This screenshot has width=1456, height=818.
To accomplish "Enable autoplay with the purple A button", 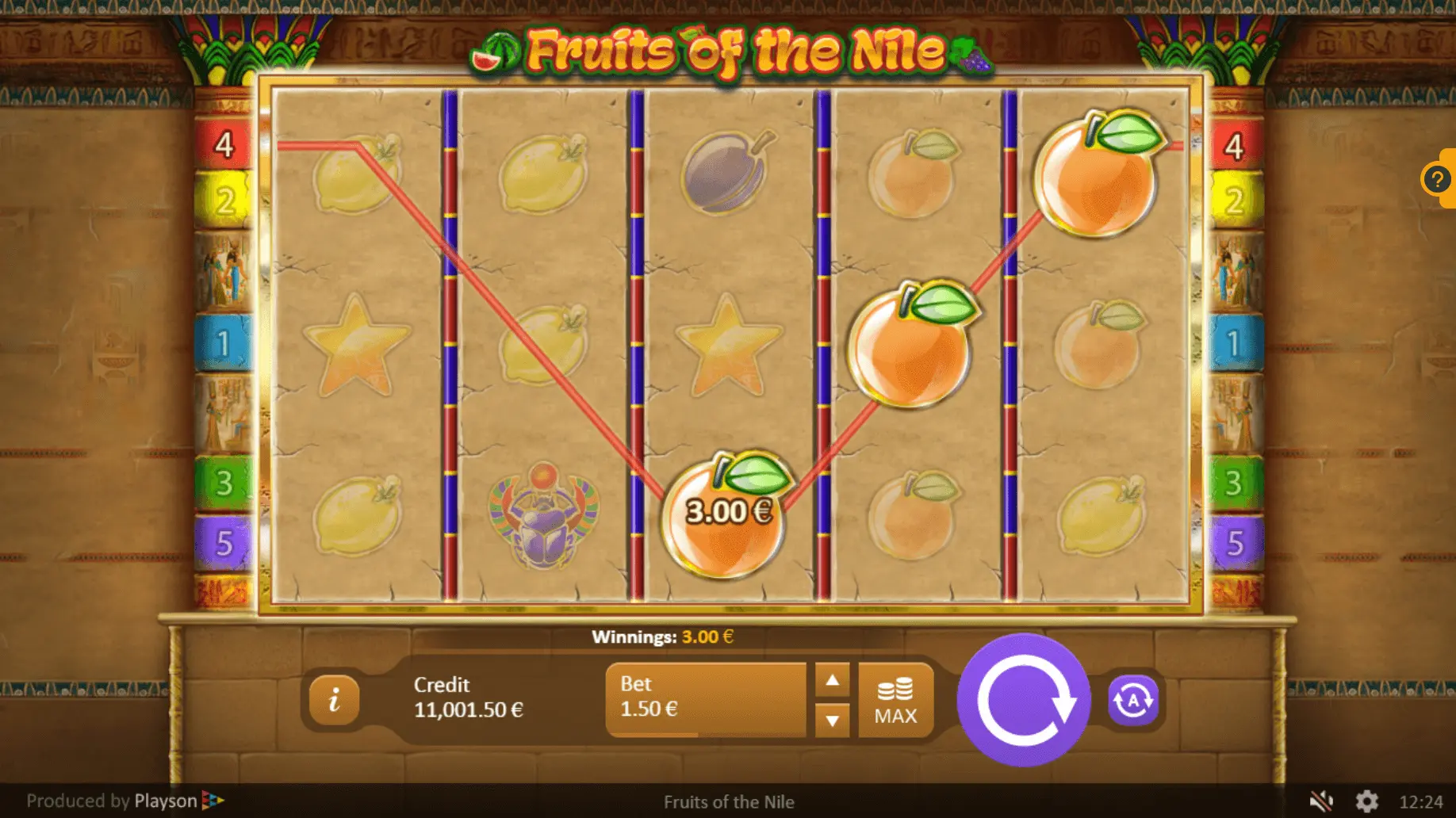I will pyautogui.click(x=1132, y=701).
